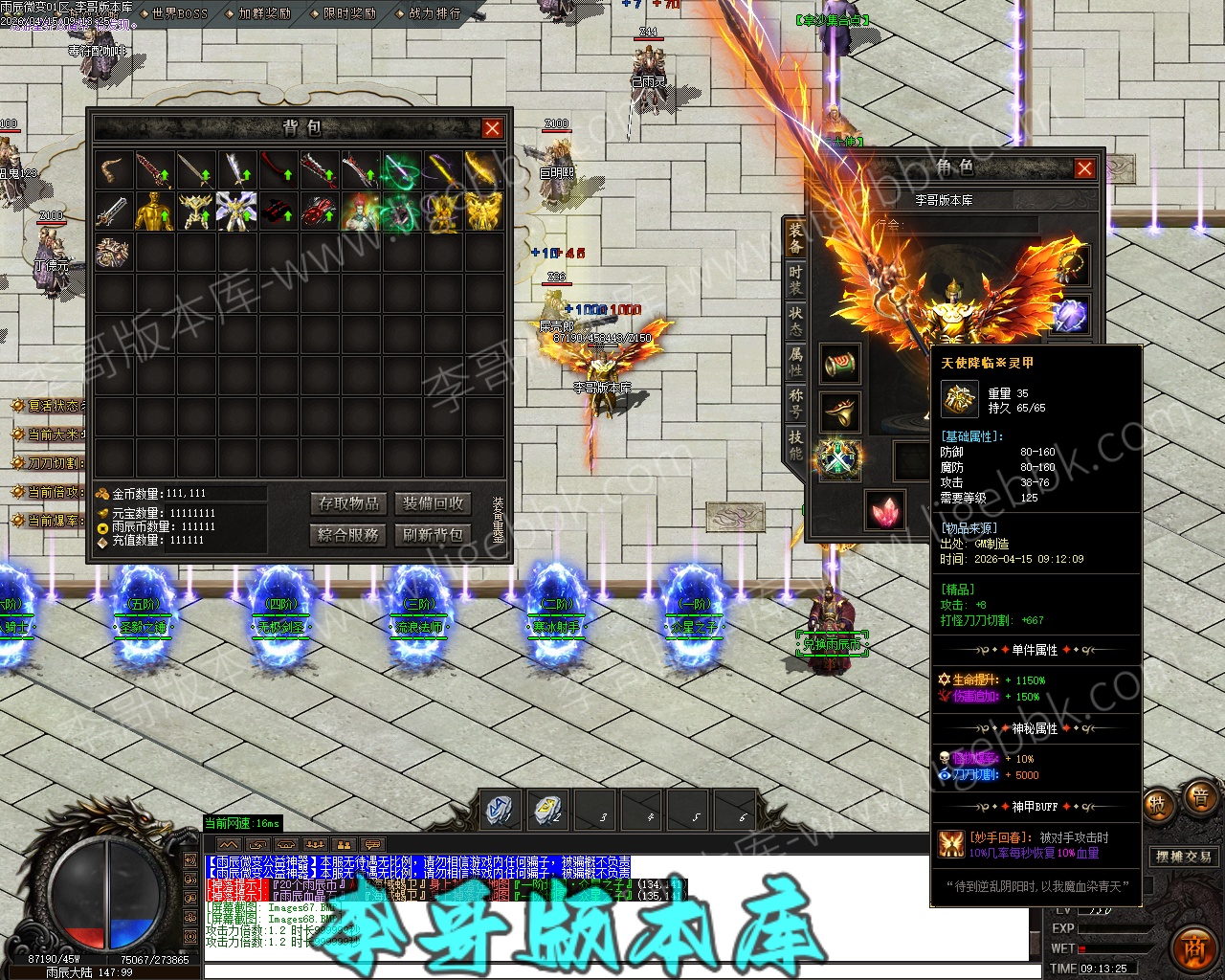
Task: Click the green scroll equipment slot
Action: click(839, 364)
